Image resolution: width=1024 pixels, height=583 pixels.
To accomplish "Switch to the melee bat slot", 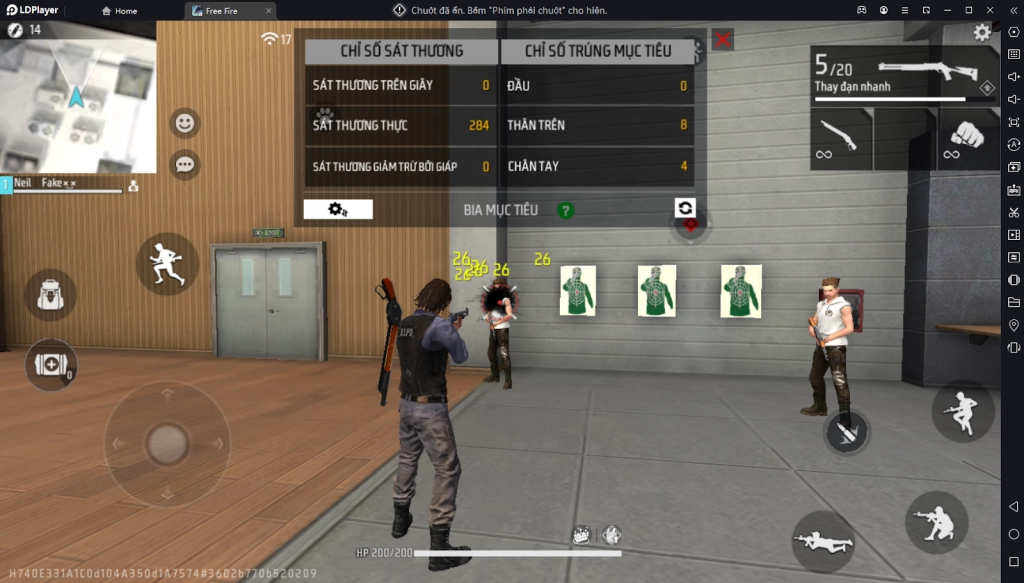I will coord(840,139).
